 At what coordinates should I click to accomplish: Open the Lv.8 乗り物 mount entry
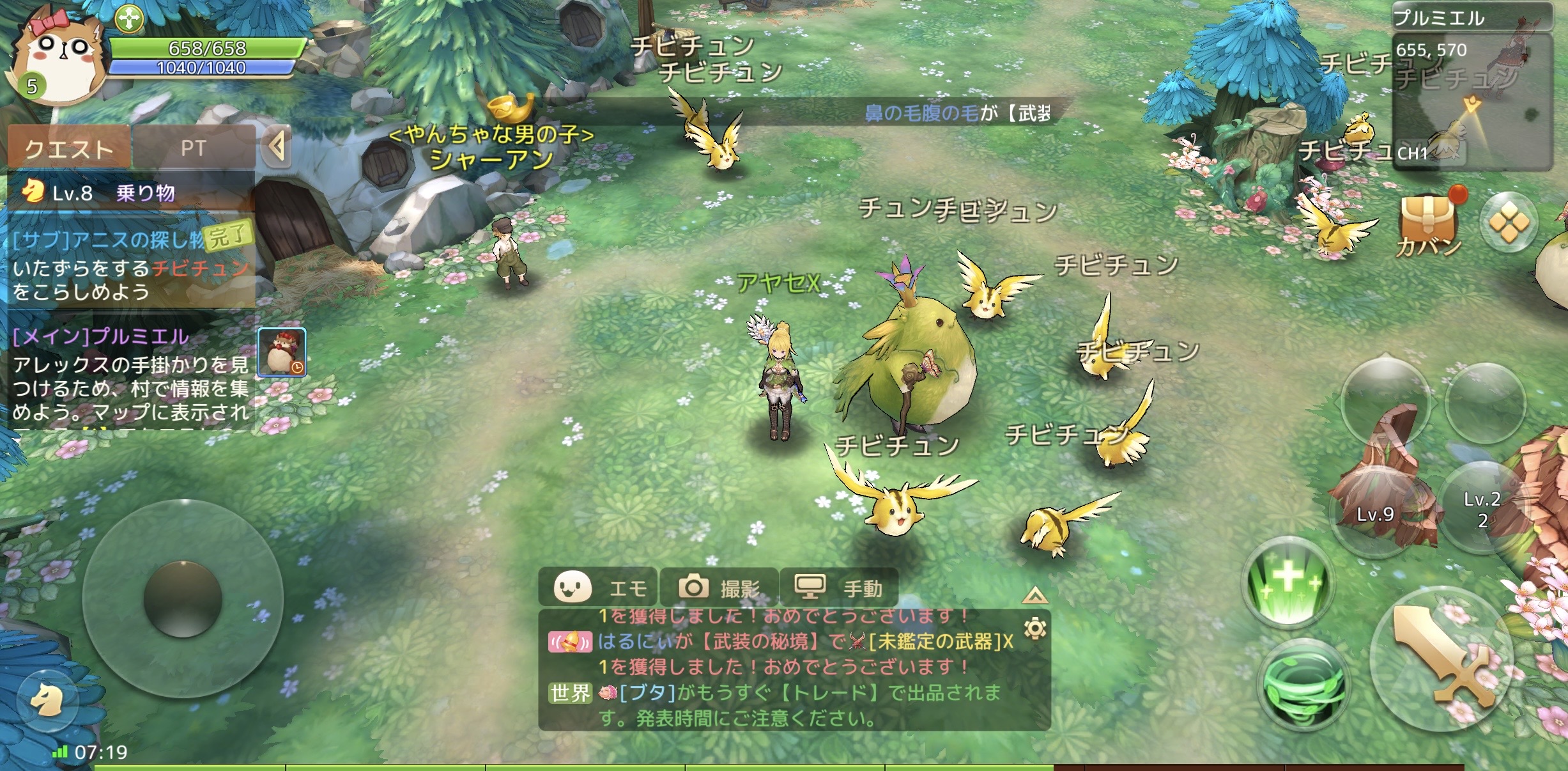[130, 192]
